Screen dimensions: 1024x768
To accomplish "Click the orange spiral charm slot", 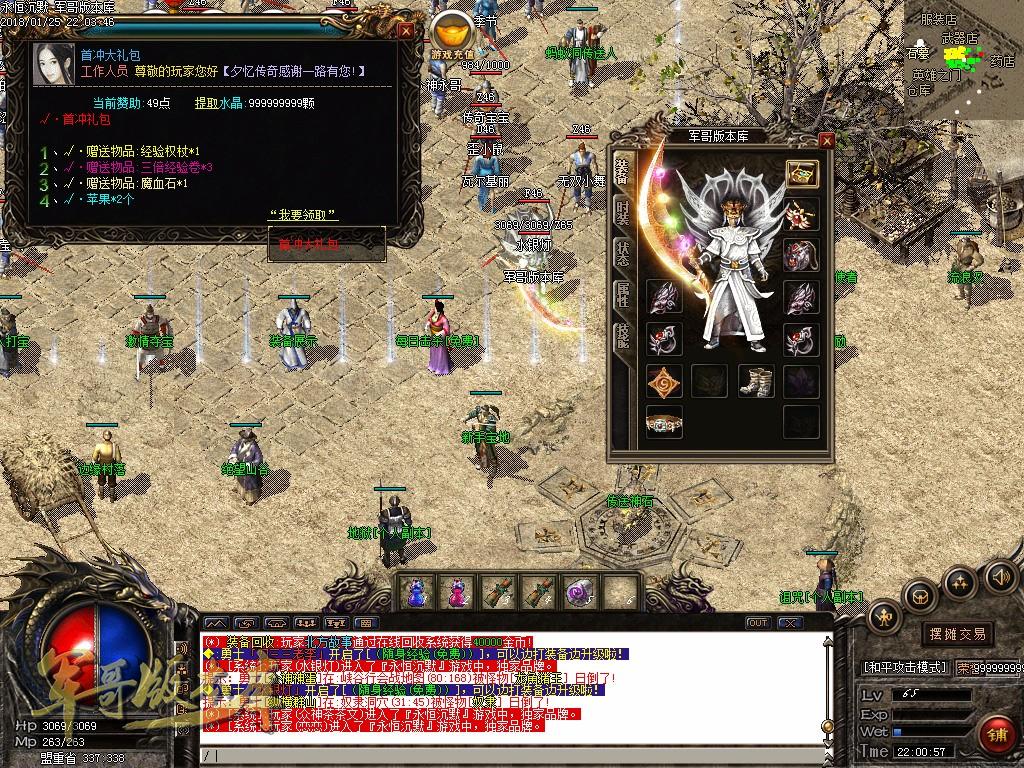I will [x=663, y=381].
